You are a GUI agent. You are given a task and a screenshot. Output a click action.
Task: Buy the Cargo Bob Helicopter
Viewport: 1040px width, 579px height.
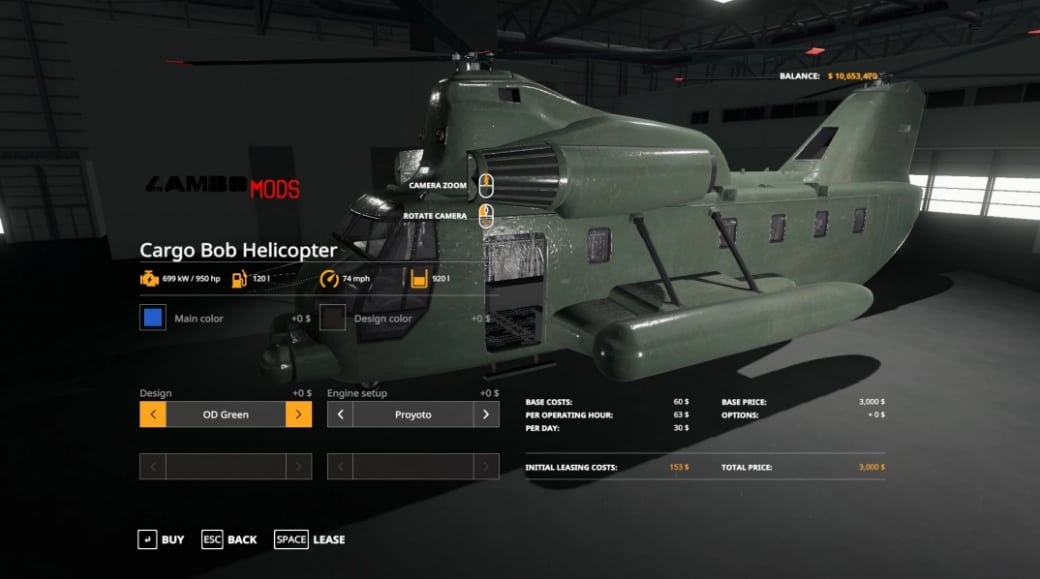point(160,539)
